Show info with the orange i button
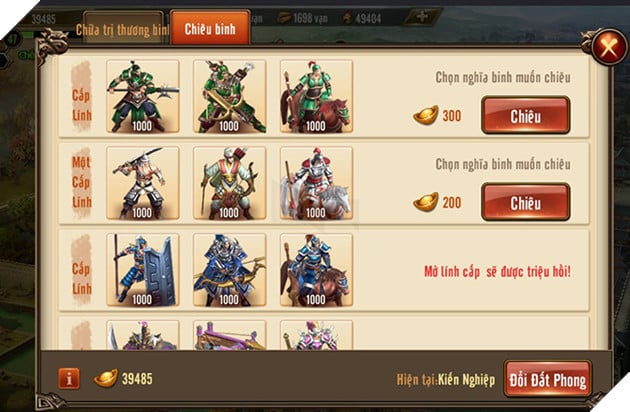 (69, 378)
